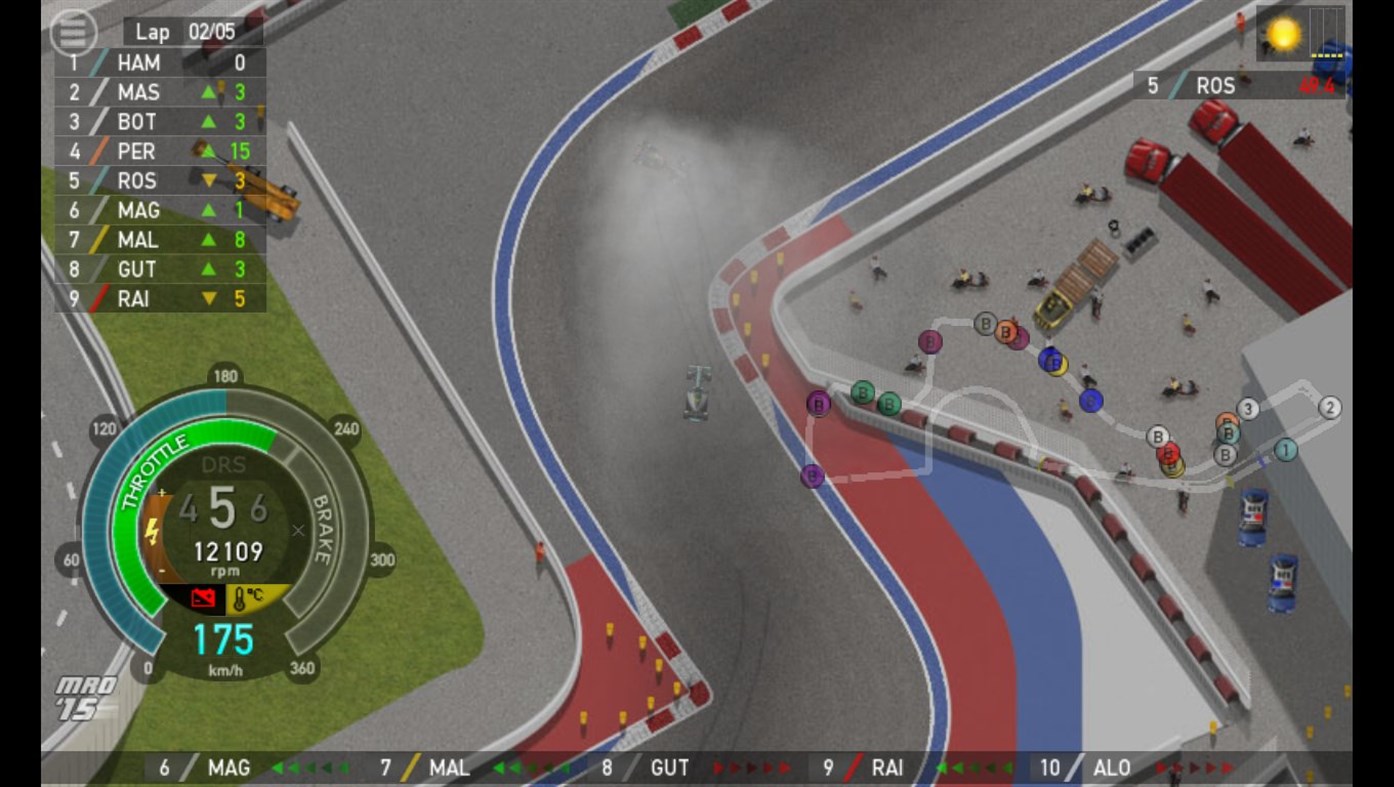The height and width of the screenshot is (787, 1394).
Task: Select HAM at the top of the standings
Action: pos(140,62)
